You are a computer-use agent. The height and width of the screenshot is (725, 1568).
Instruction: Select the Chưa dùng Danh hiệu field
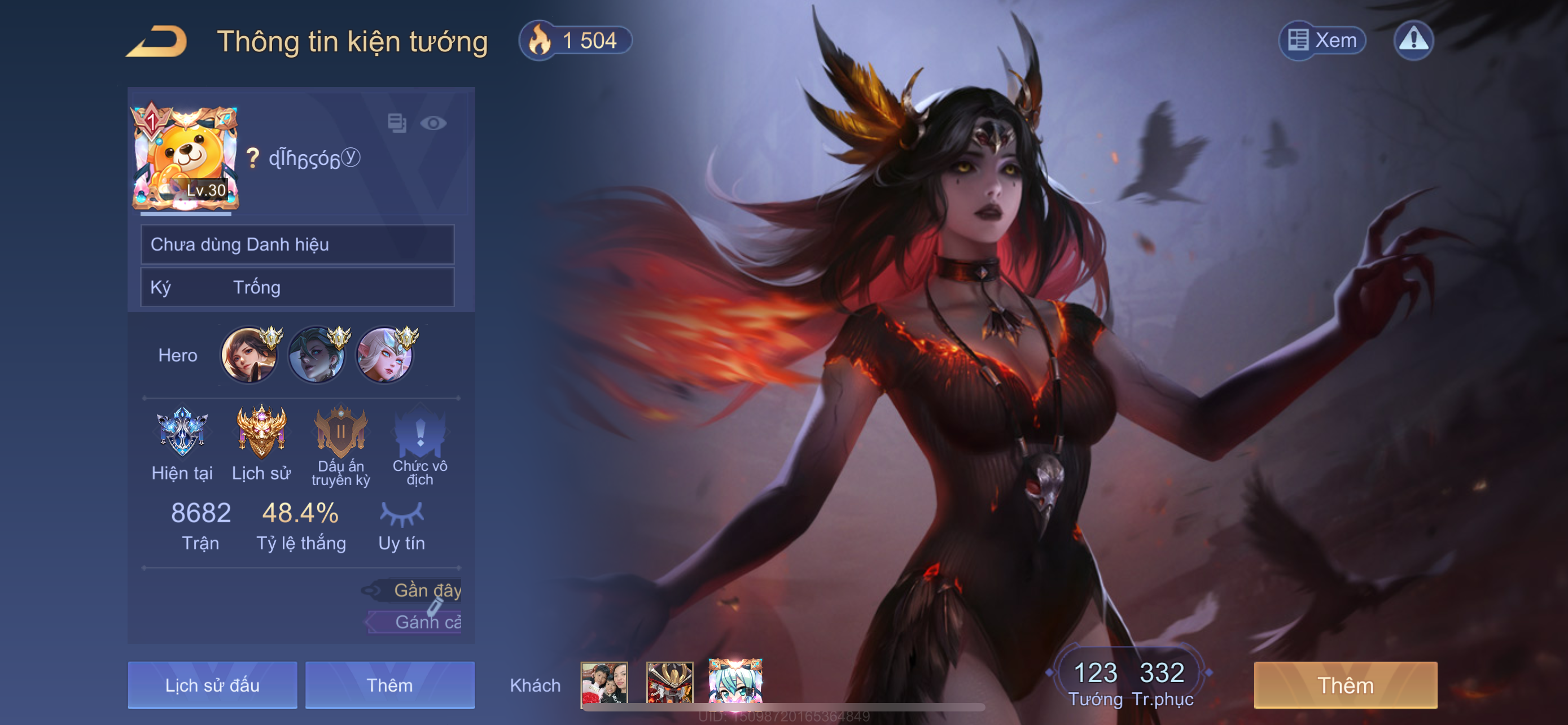pos(297,244)
